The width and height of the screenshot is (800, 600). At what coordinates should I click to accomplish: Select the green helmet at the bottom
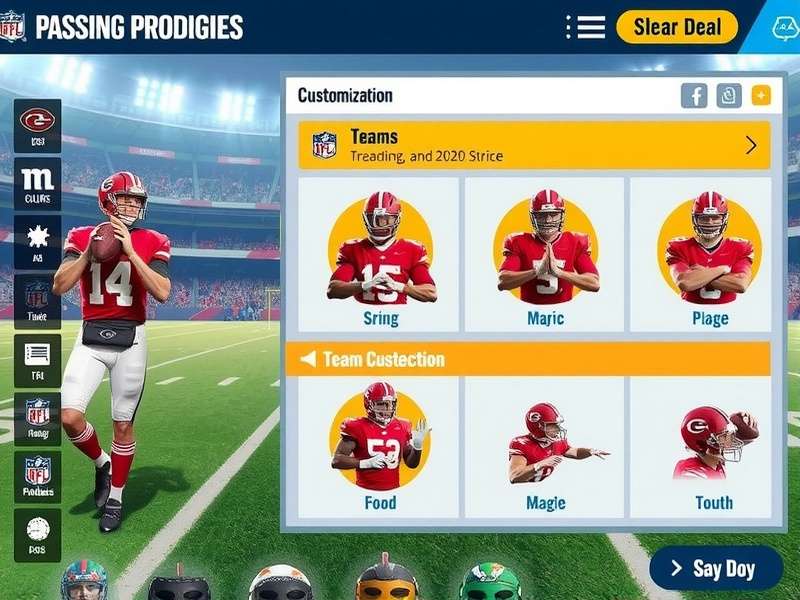click(489, 582)
